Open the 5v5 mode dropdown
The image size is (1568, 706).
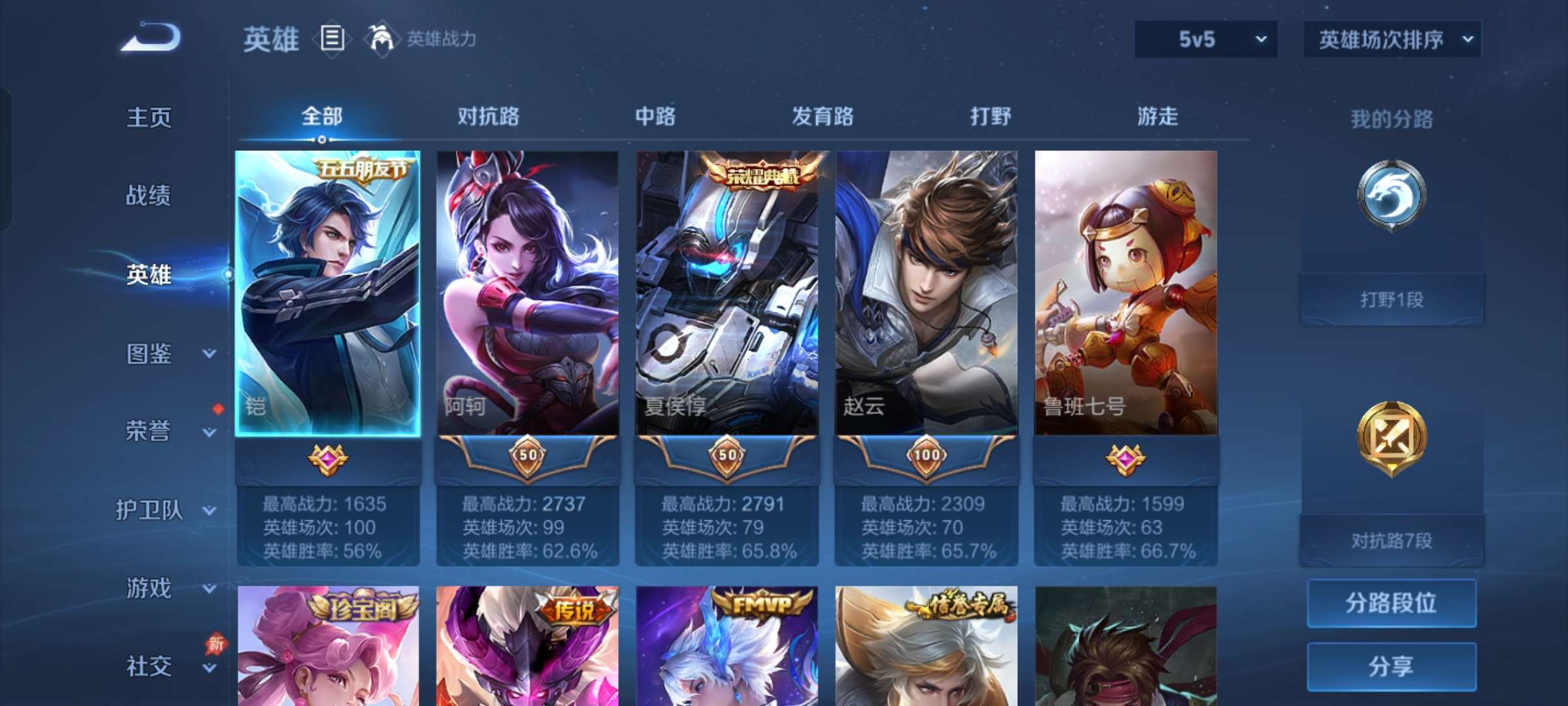1204,39
